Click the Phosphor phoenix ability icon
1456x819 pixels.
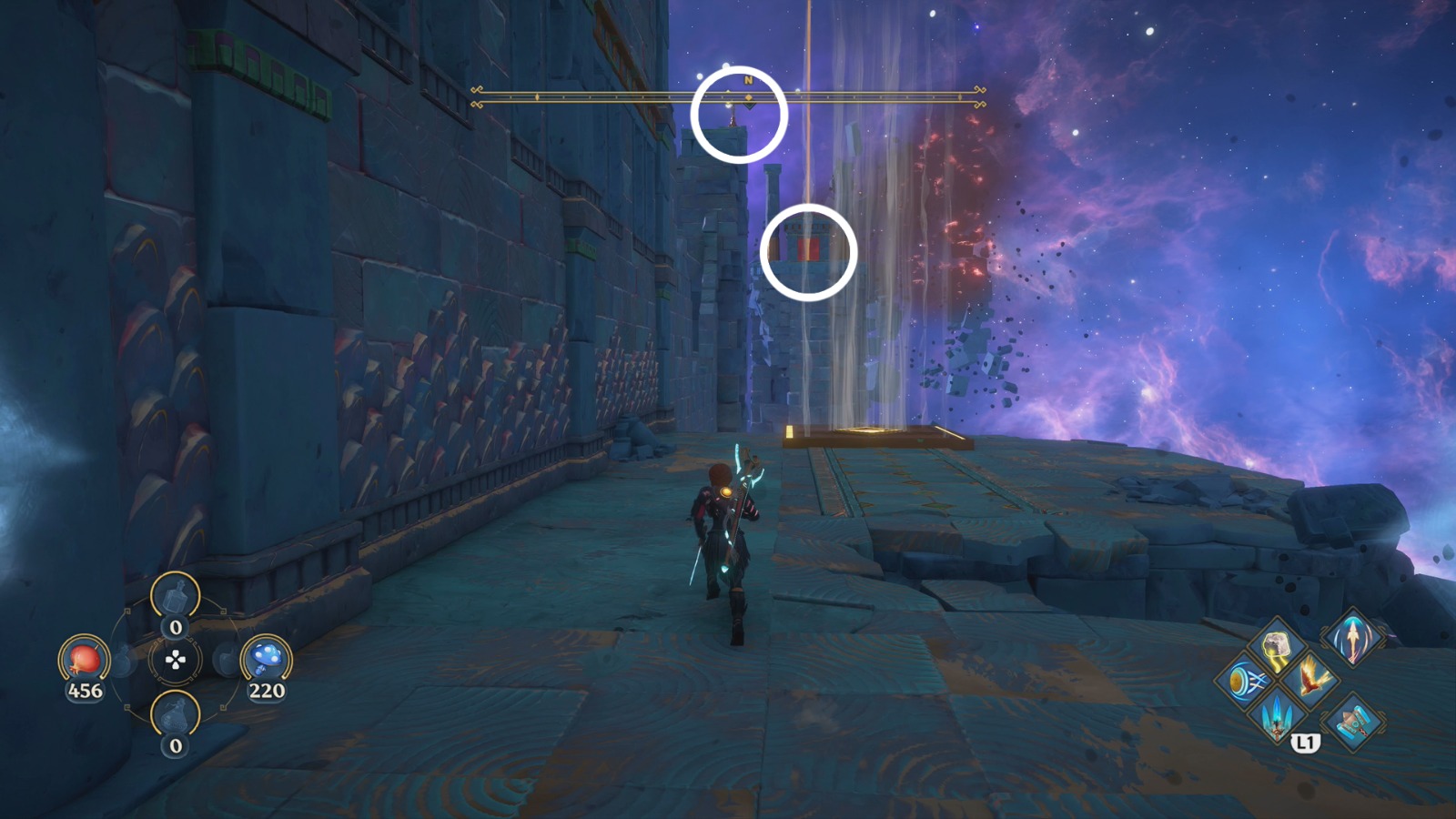1309,679
